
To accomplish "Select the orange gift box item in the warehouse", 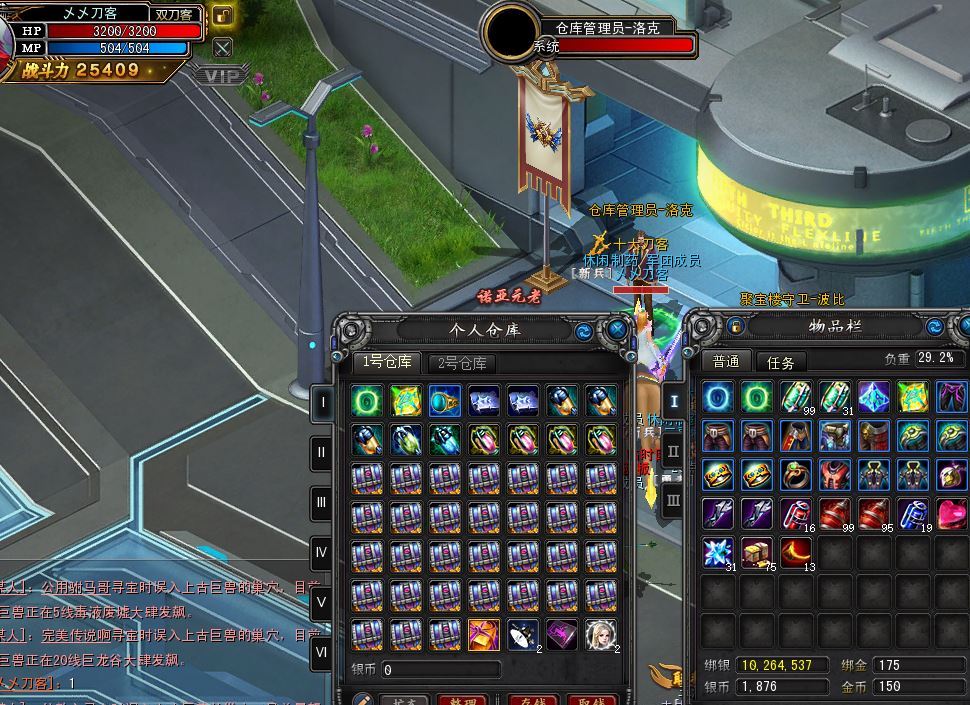I will 484,633.
